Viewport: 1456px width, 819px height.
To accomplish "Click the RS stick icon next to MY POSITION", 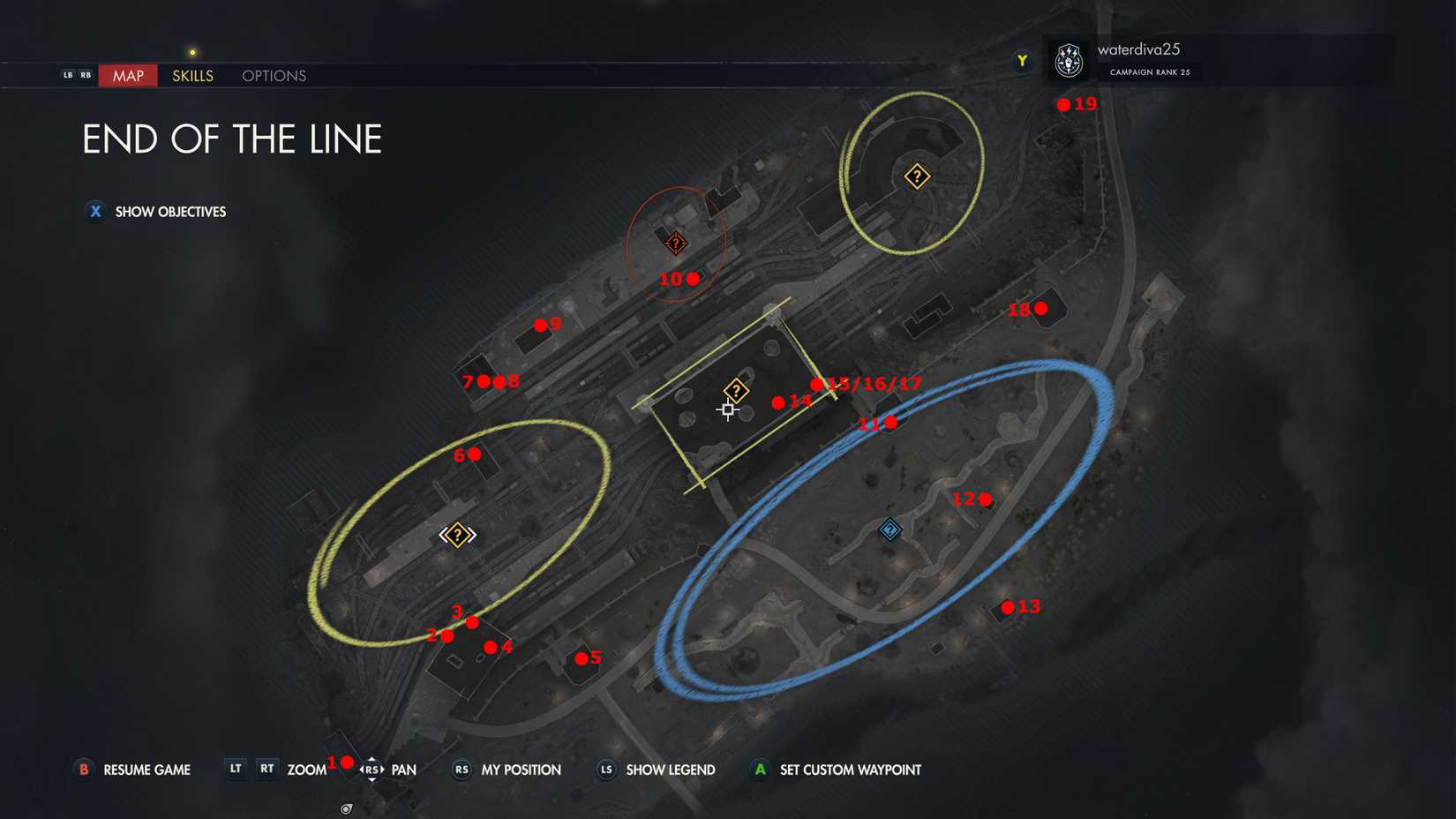I will pos(460,770).
